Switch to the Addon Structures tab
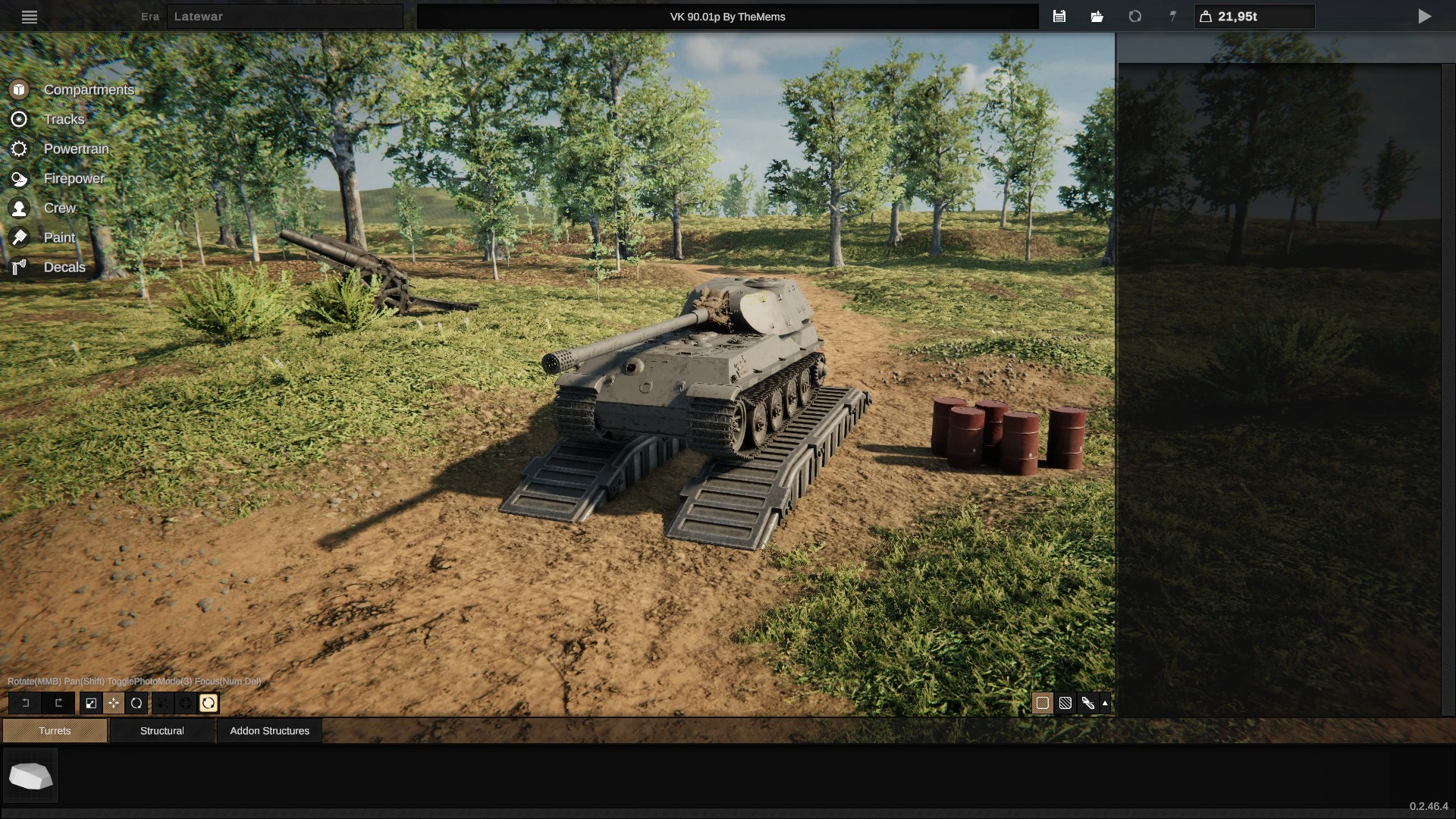1456x819 pixels. pos(269,730)
